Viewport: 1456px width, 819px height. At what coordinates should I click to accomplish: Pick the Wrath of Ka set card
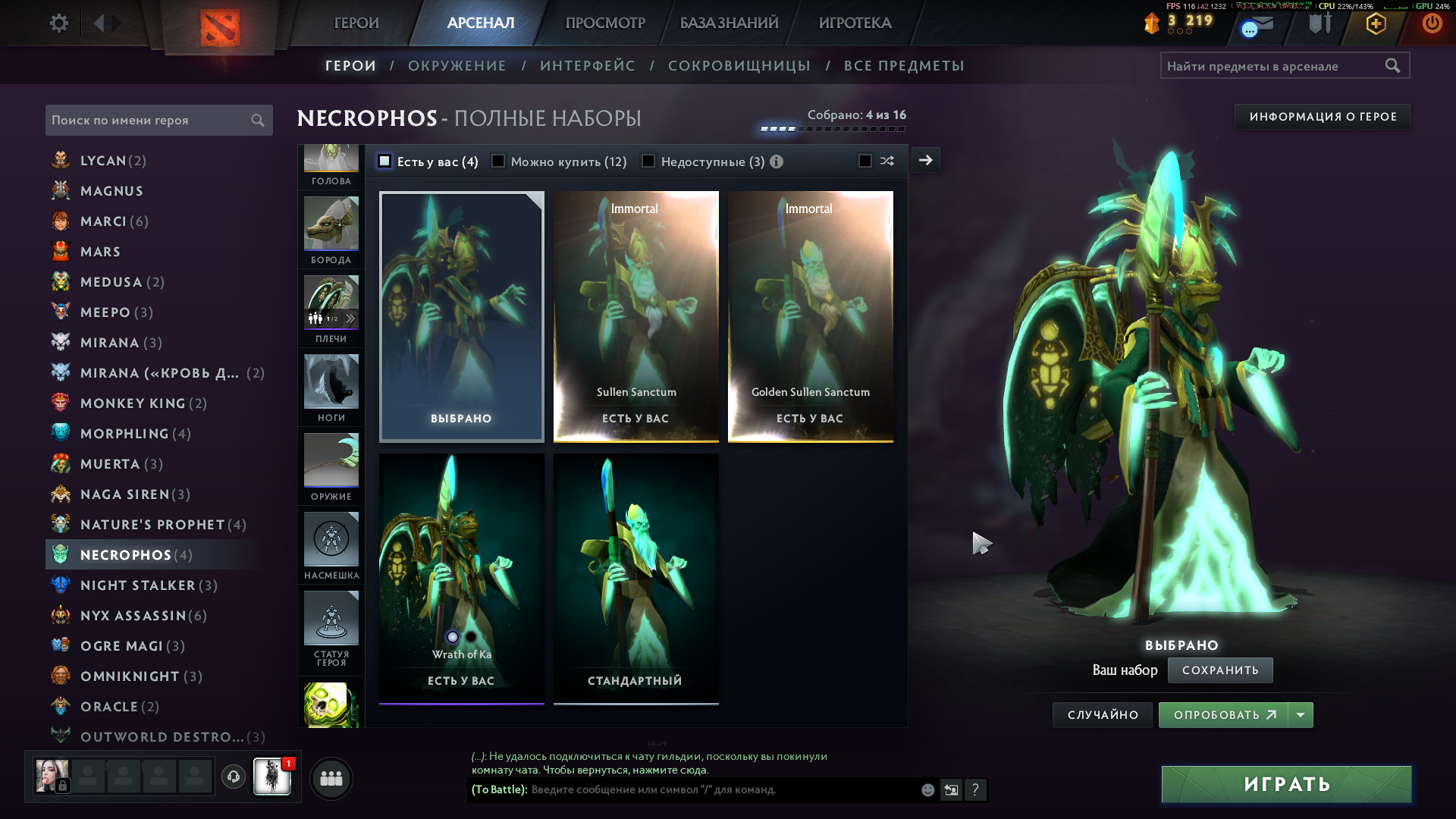pos(461,578)
